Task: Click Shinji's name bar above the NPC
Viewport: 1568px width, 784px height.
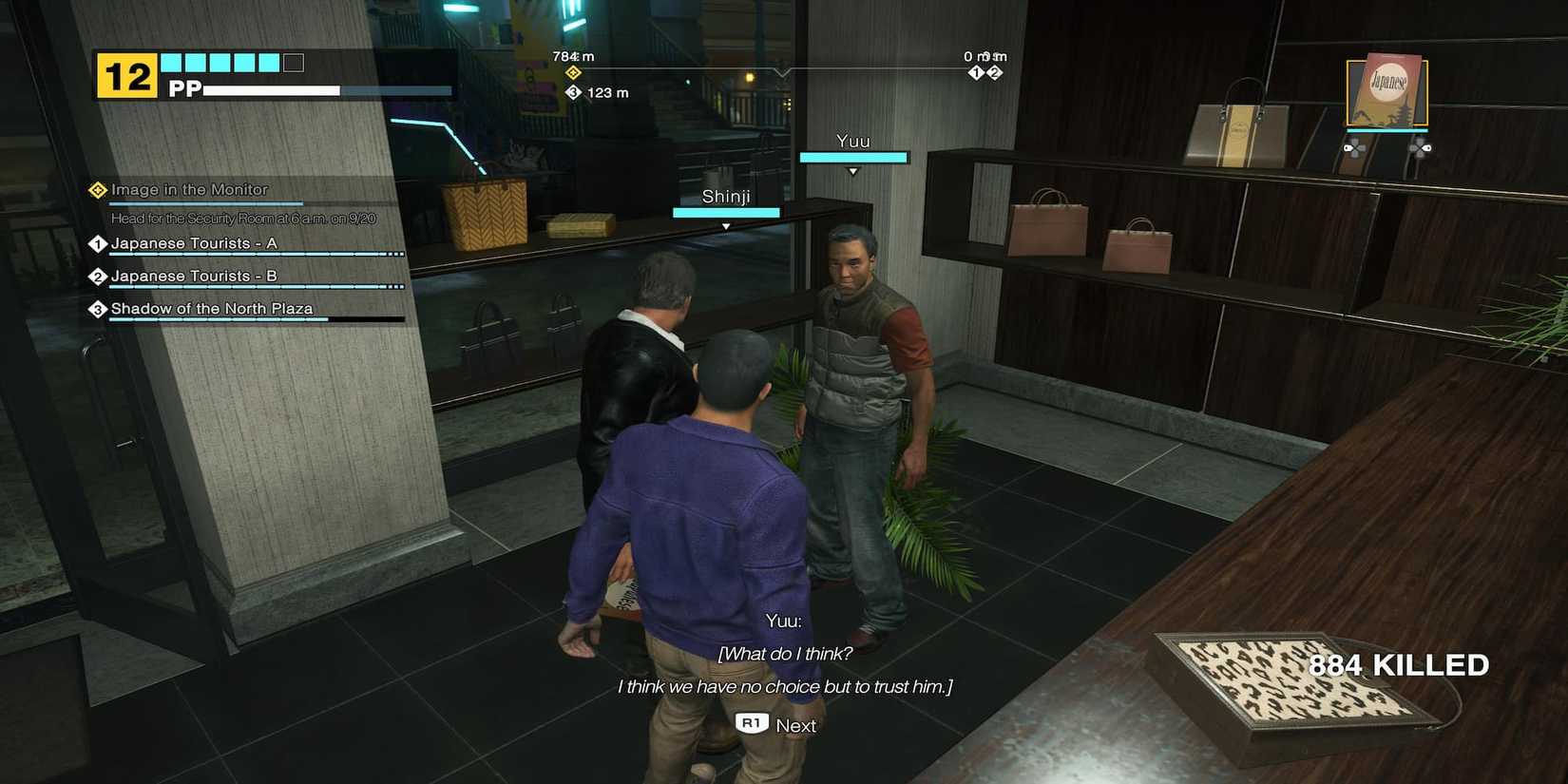Action: (x=726, y=211)
